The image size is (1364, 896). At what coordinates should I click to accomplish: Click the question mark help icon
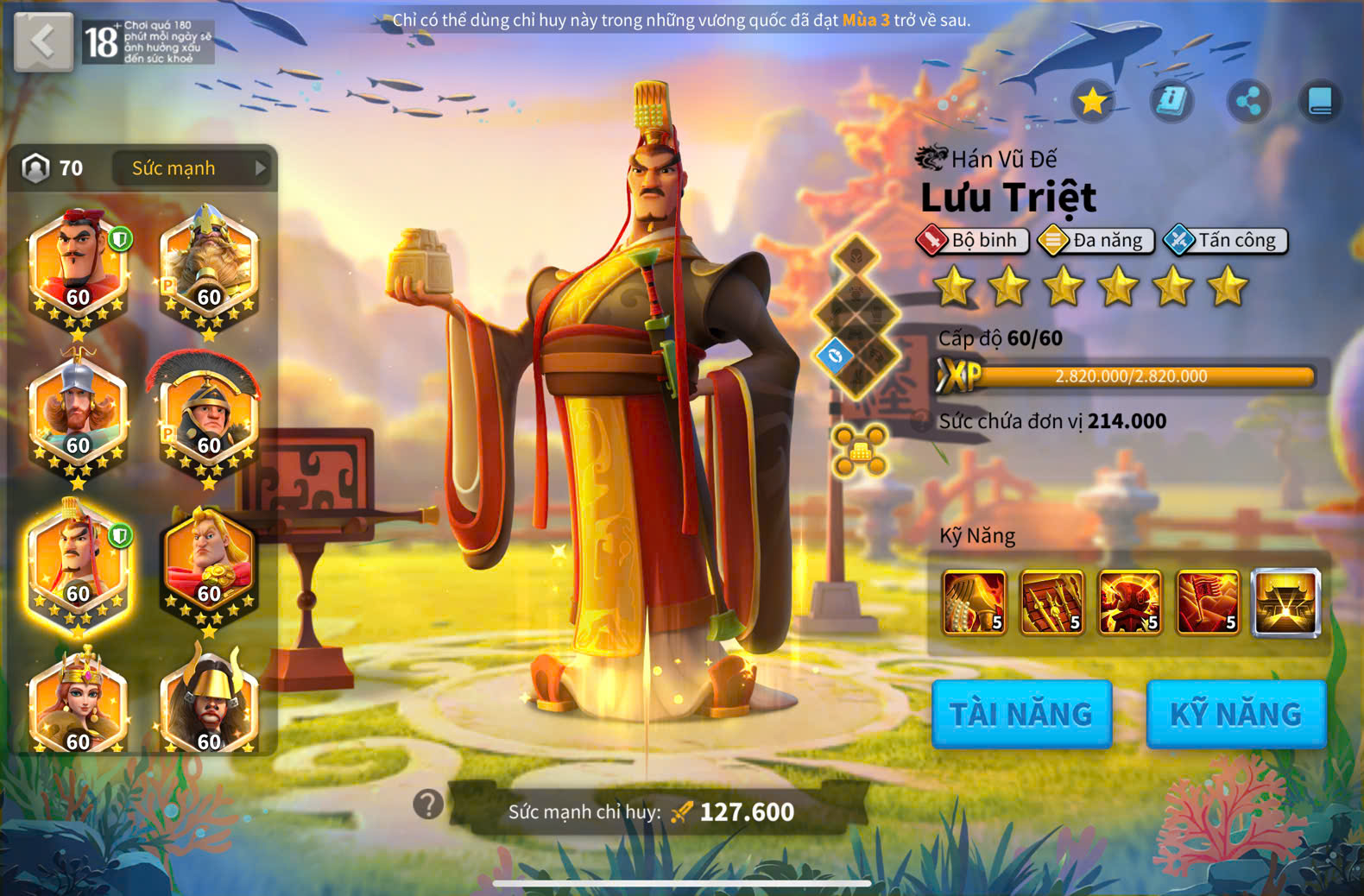point(428,805)
